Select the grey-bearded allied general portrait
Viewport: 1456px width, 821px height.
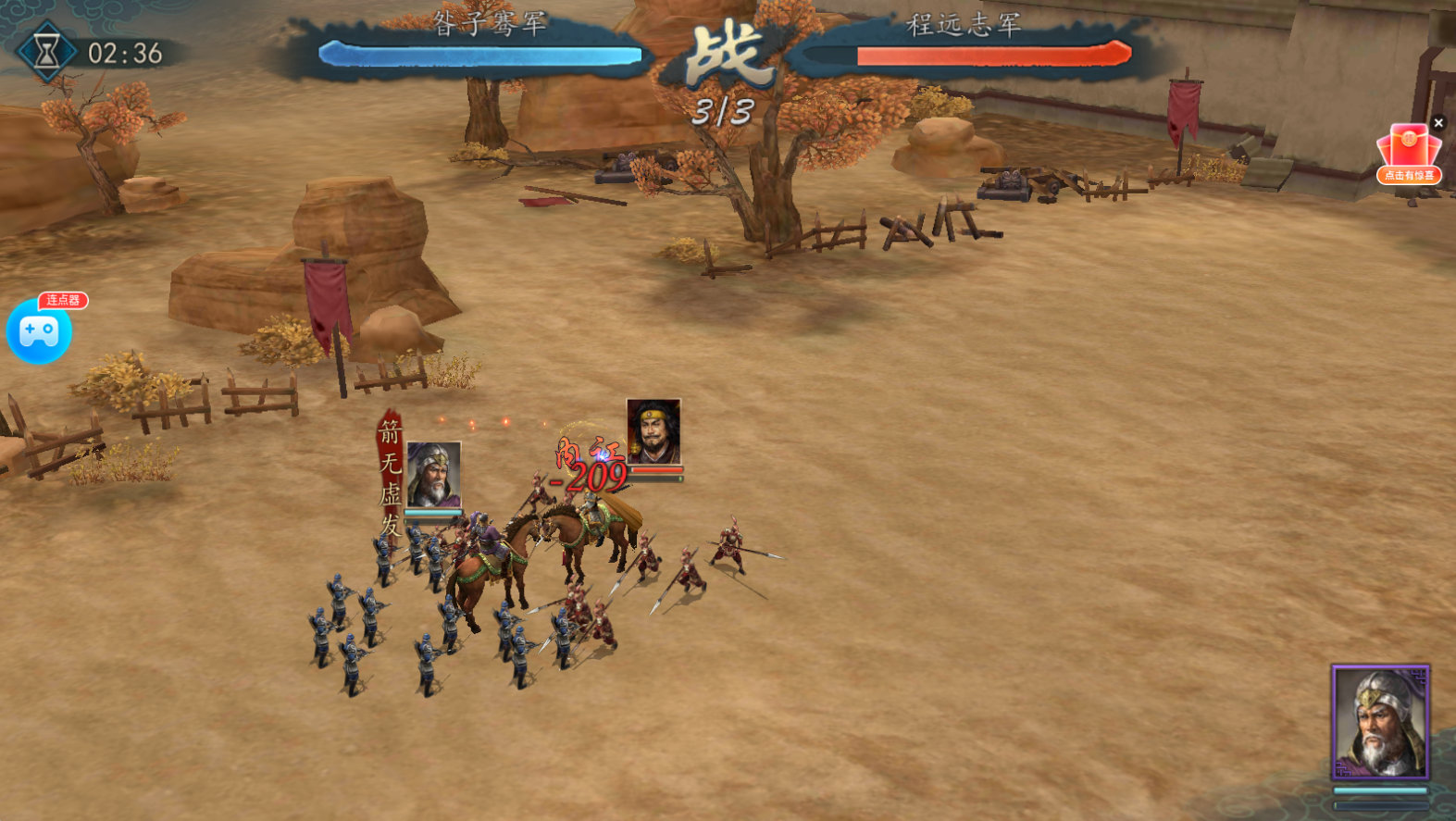[x=433, y=474]
